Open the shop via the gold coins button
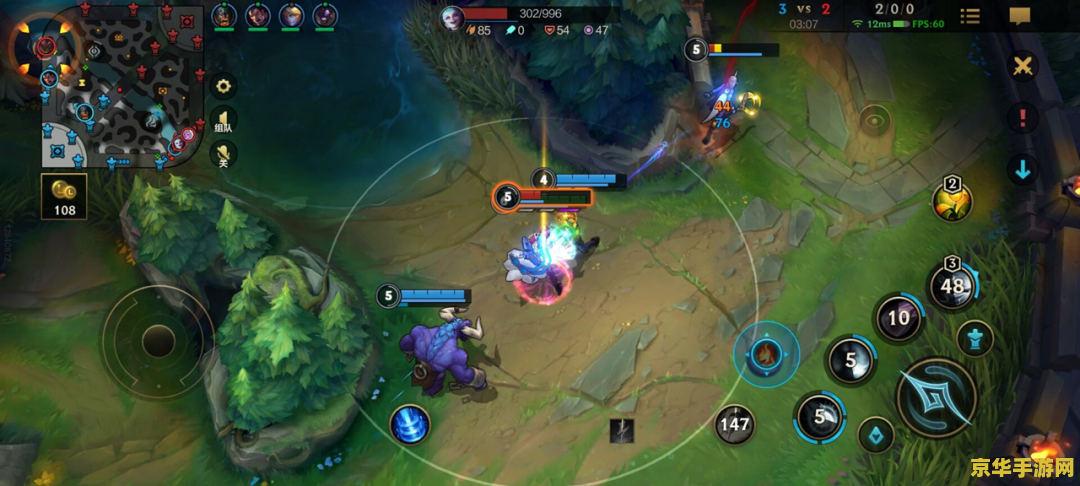Viewport: 1080px width, 486px height. pos(64,195)
